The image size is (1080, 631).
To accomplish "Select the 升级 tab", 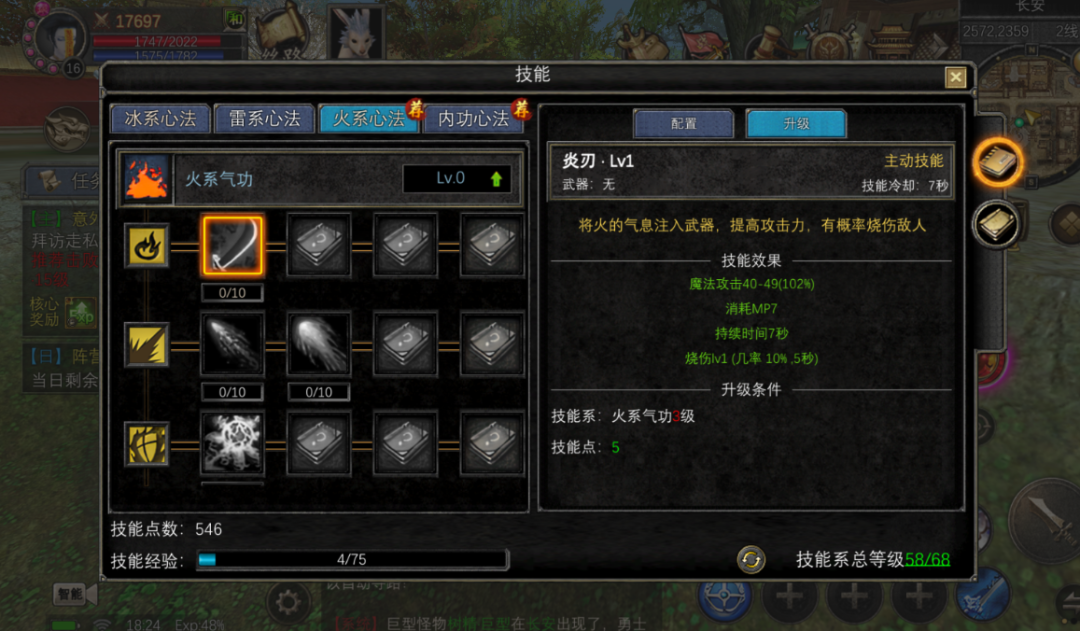I will tap(796, 124).
